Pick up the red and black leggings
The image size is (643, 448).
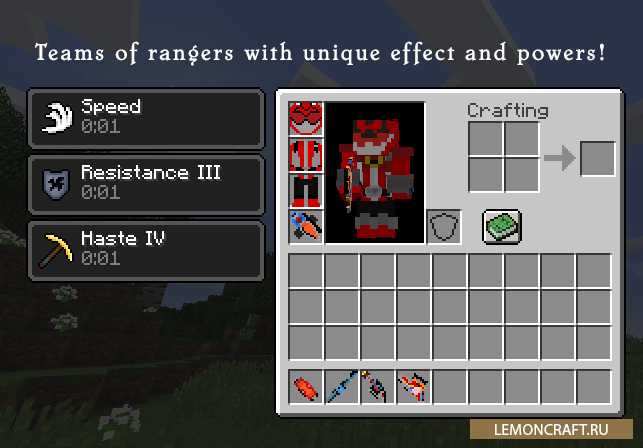point(305,190)
